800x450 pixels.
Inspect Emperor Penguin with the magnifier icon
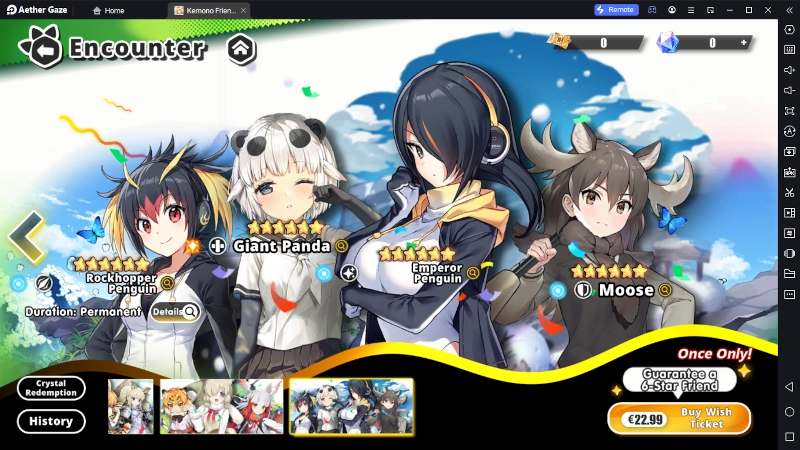point(473,273)
